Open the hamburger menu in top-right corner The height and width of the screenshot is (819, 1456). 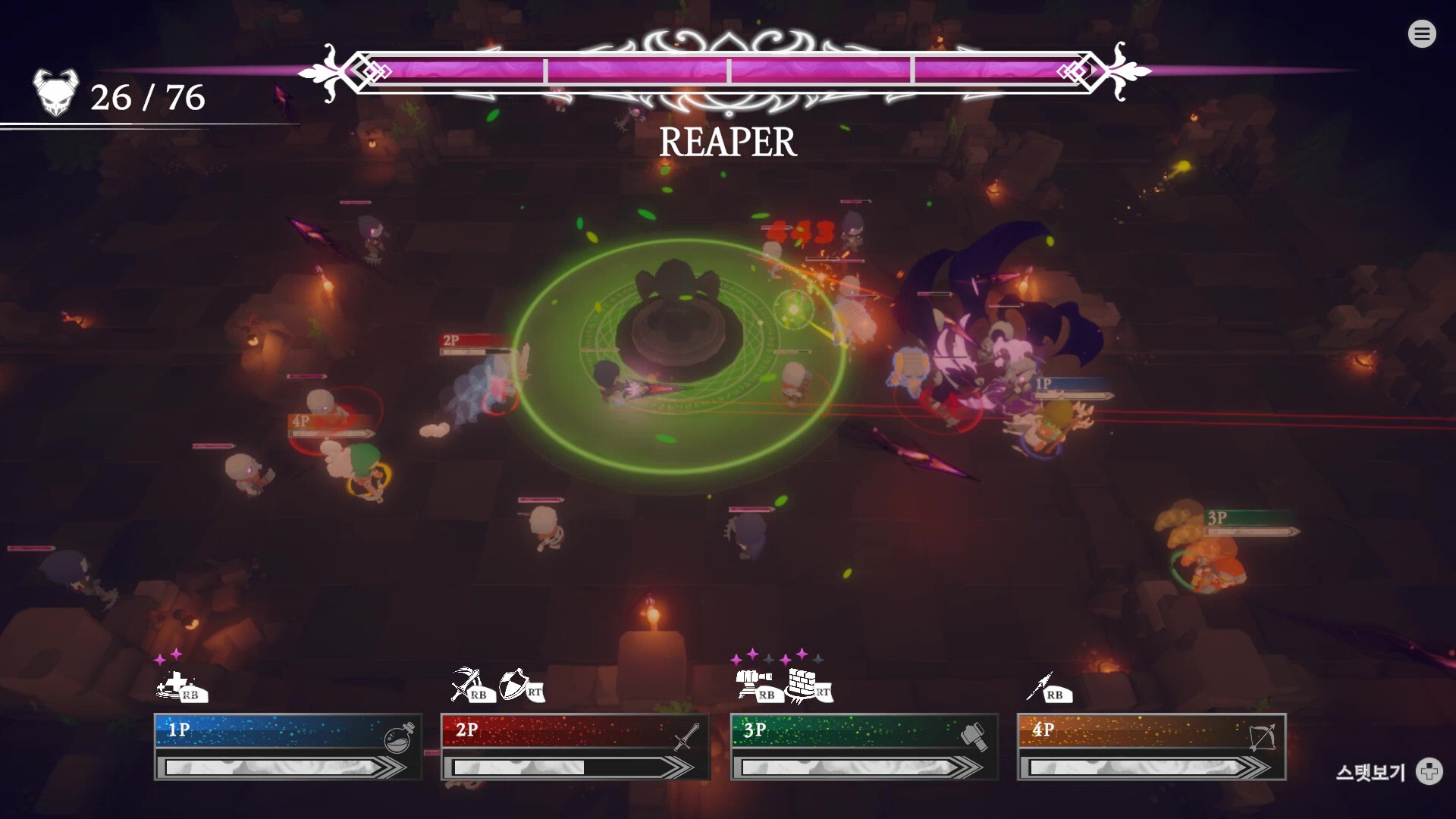click(1422, 33)
